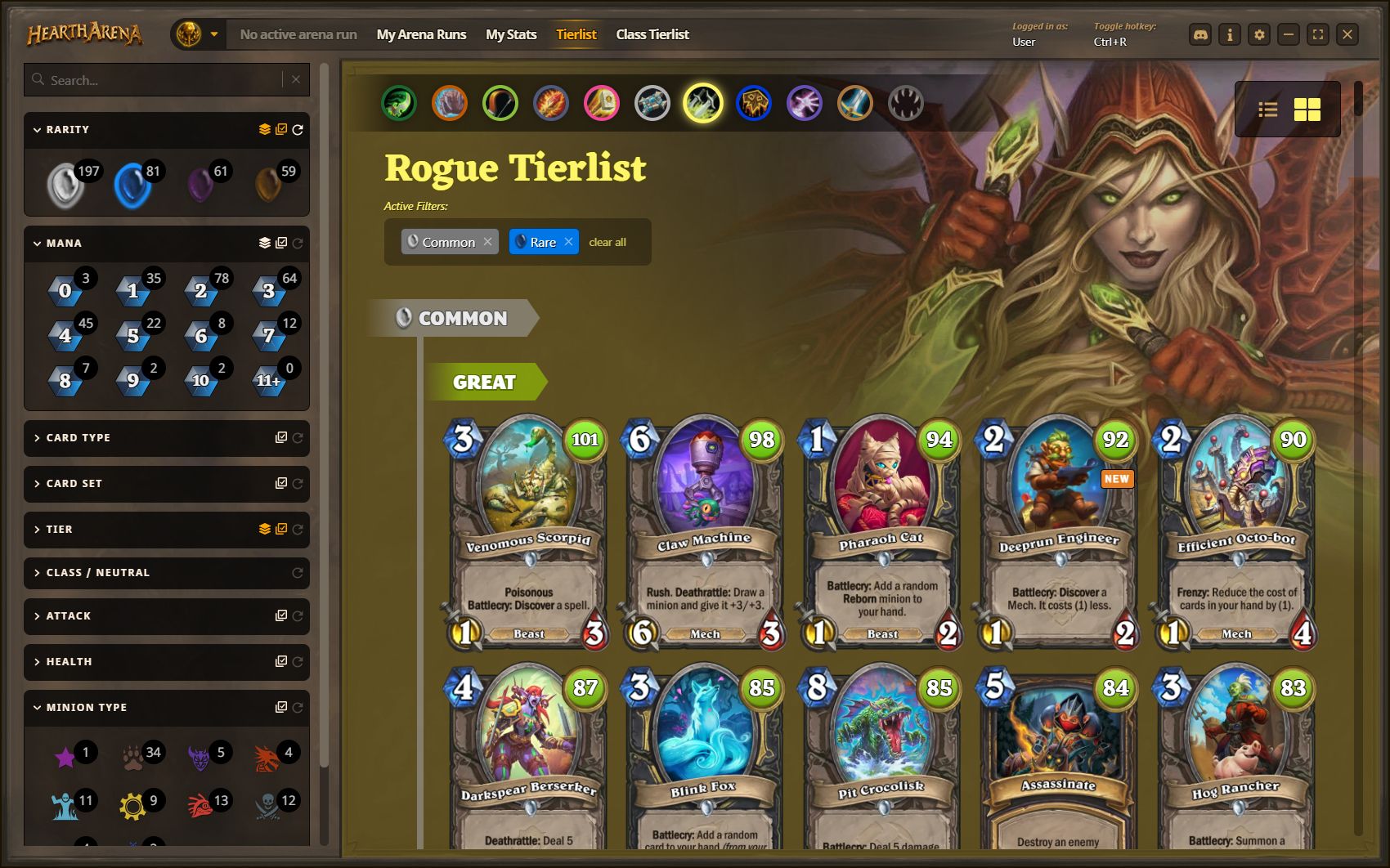
Task: Click the clear all filters link
Action: click(x=608, y=242)
